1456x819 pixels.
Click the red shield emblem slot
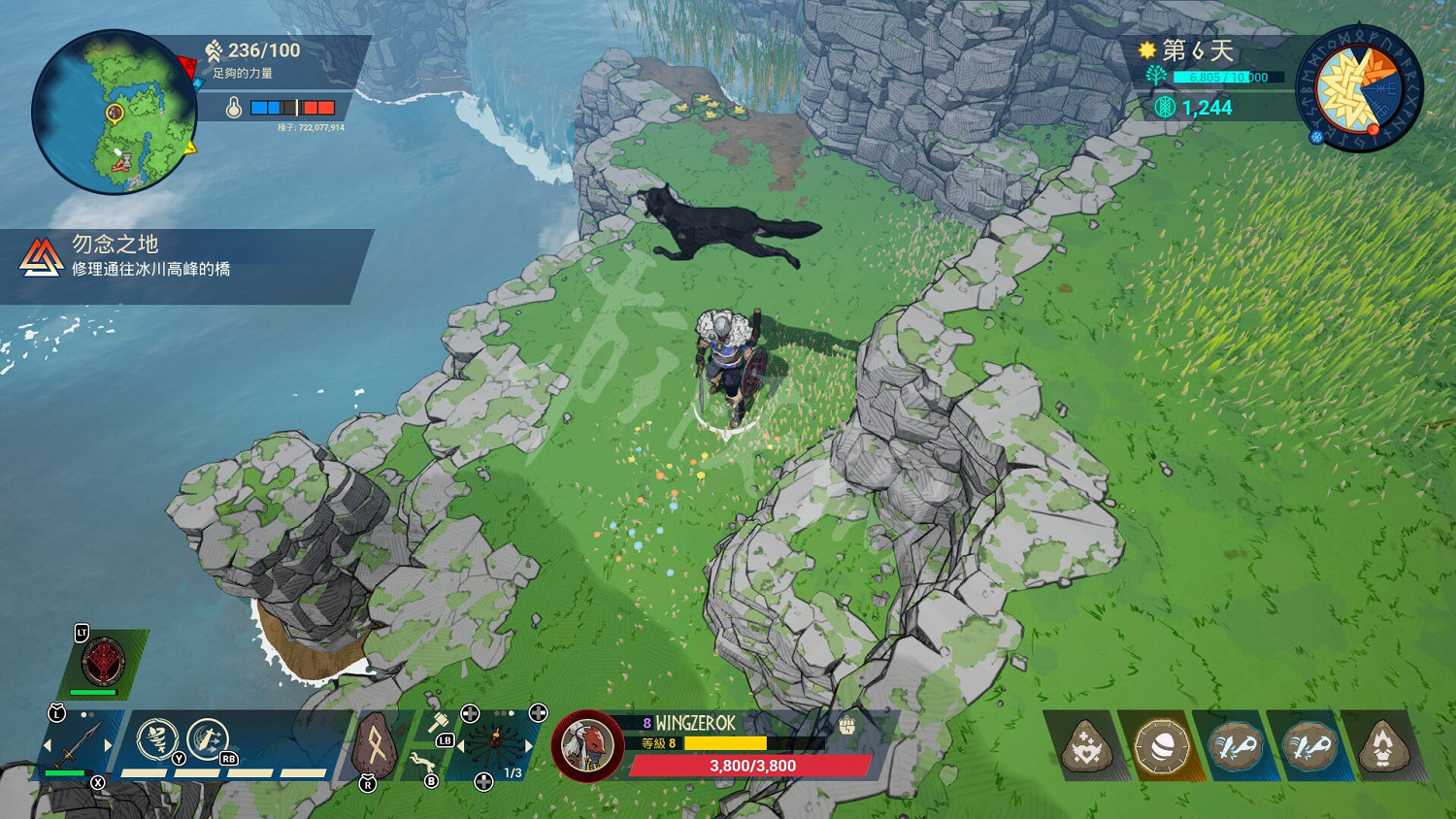point(104,662)
